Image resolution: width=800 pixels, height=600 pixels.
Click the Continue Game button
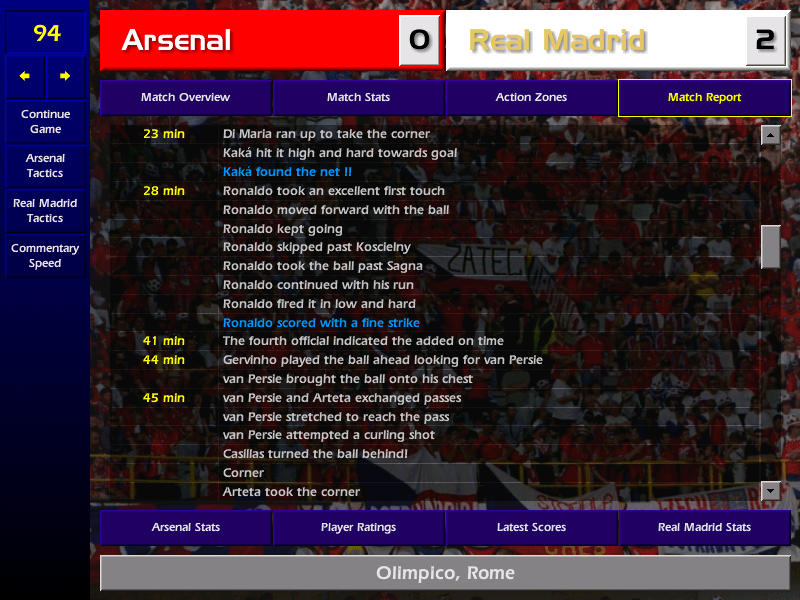coord(45,122)
